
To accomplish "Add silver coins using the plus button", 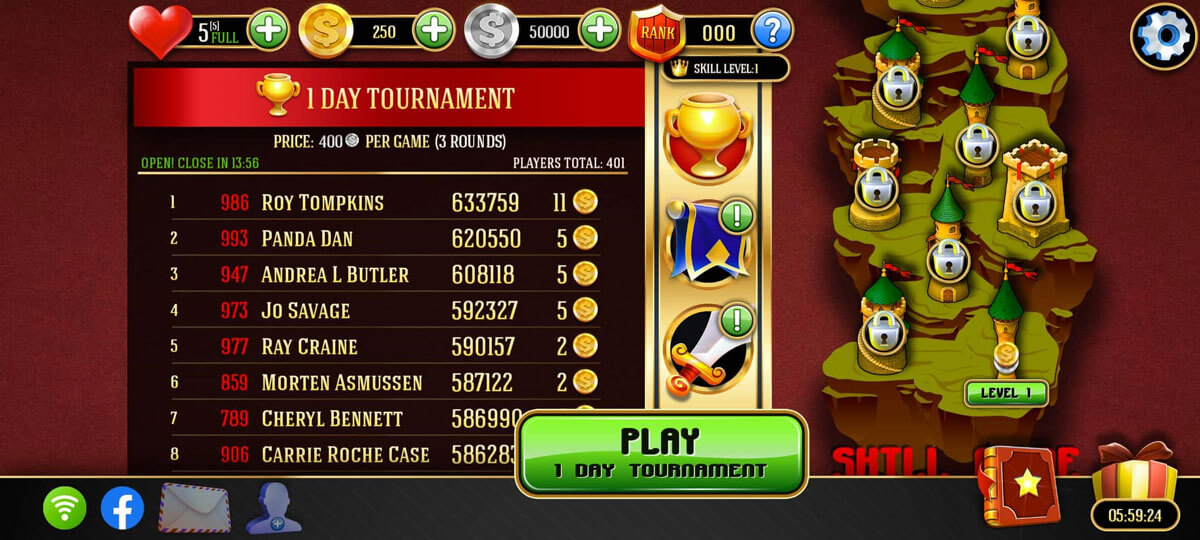I will tap(599, 30).
